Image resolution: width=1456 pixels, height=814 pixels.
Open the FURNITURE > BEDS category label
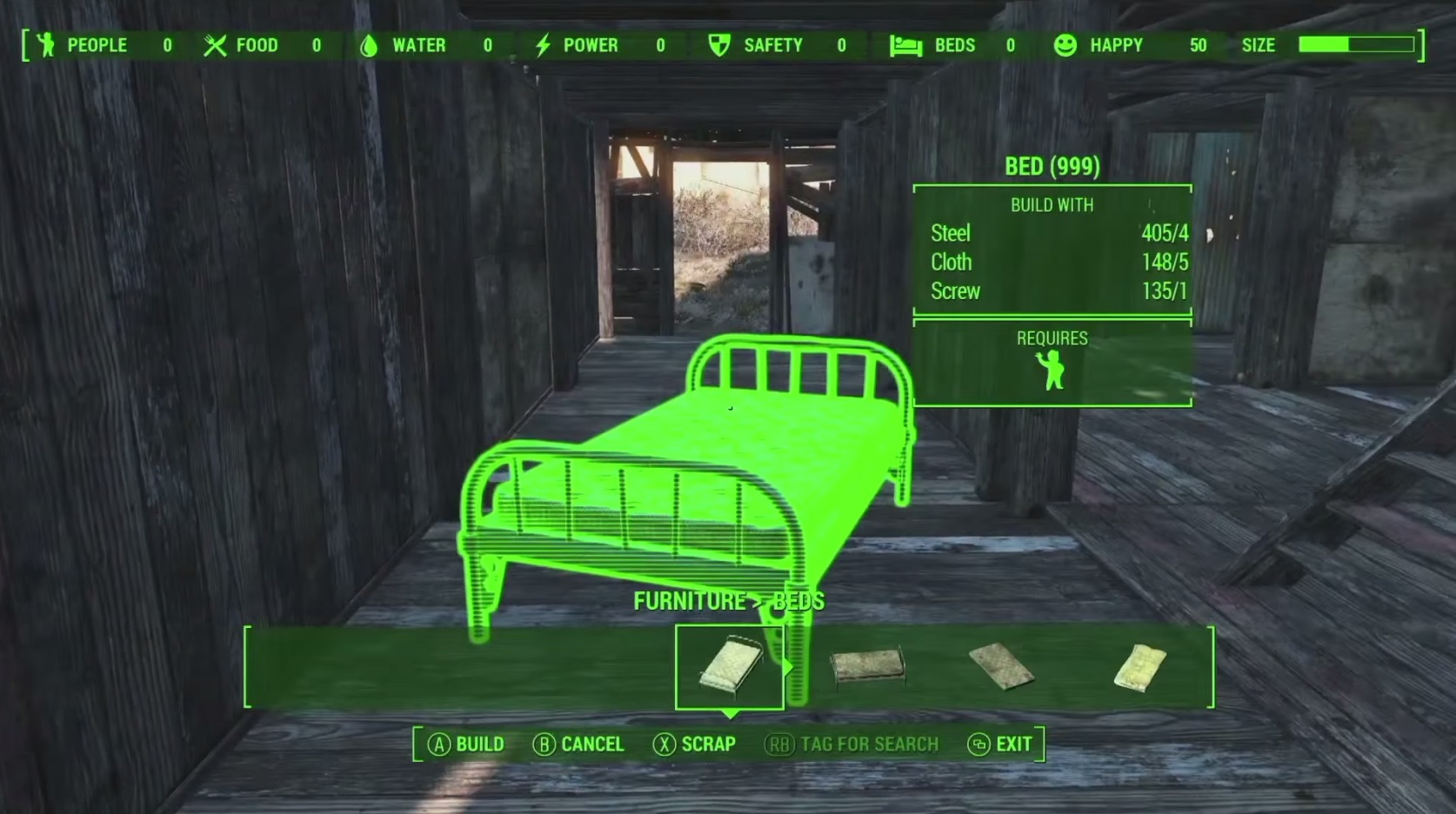click(x=729, y=600)
